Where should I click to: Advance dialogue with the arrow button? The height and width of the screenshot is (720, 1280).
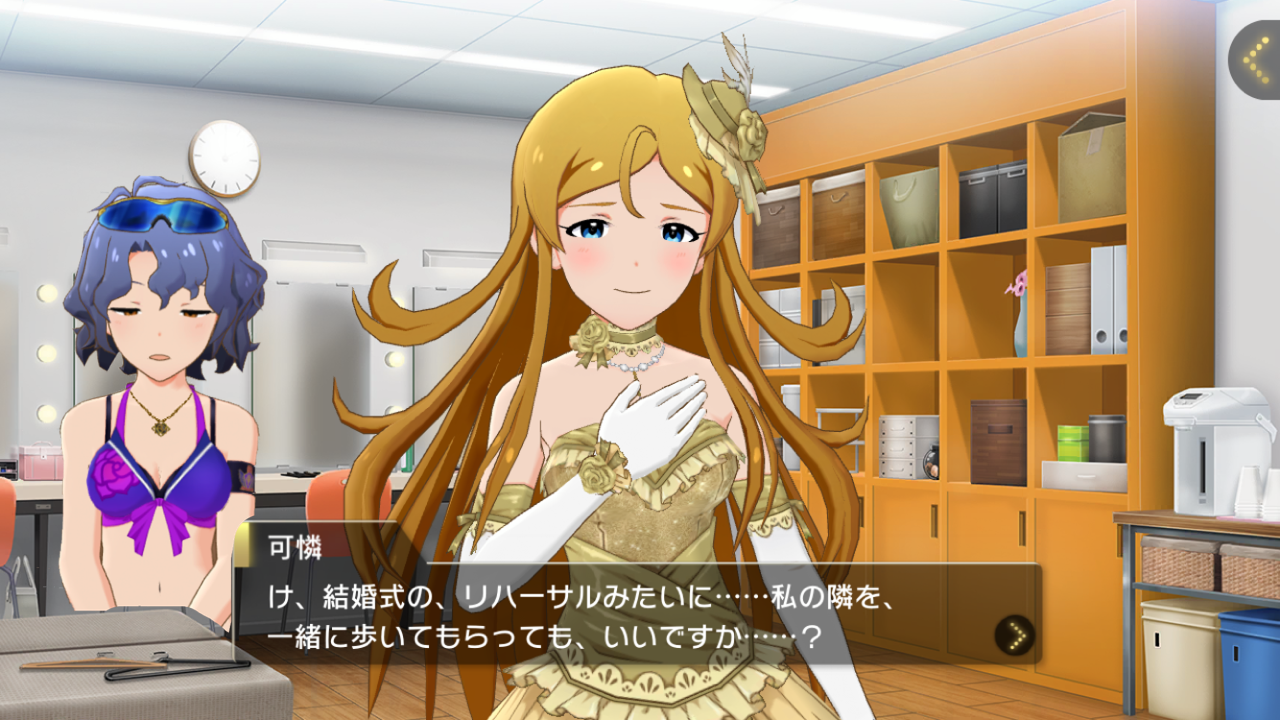coord(1015,634)
